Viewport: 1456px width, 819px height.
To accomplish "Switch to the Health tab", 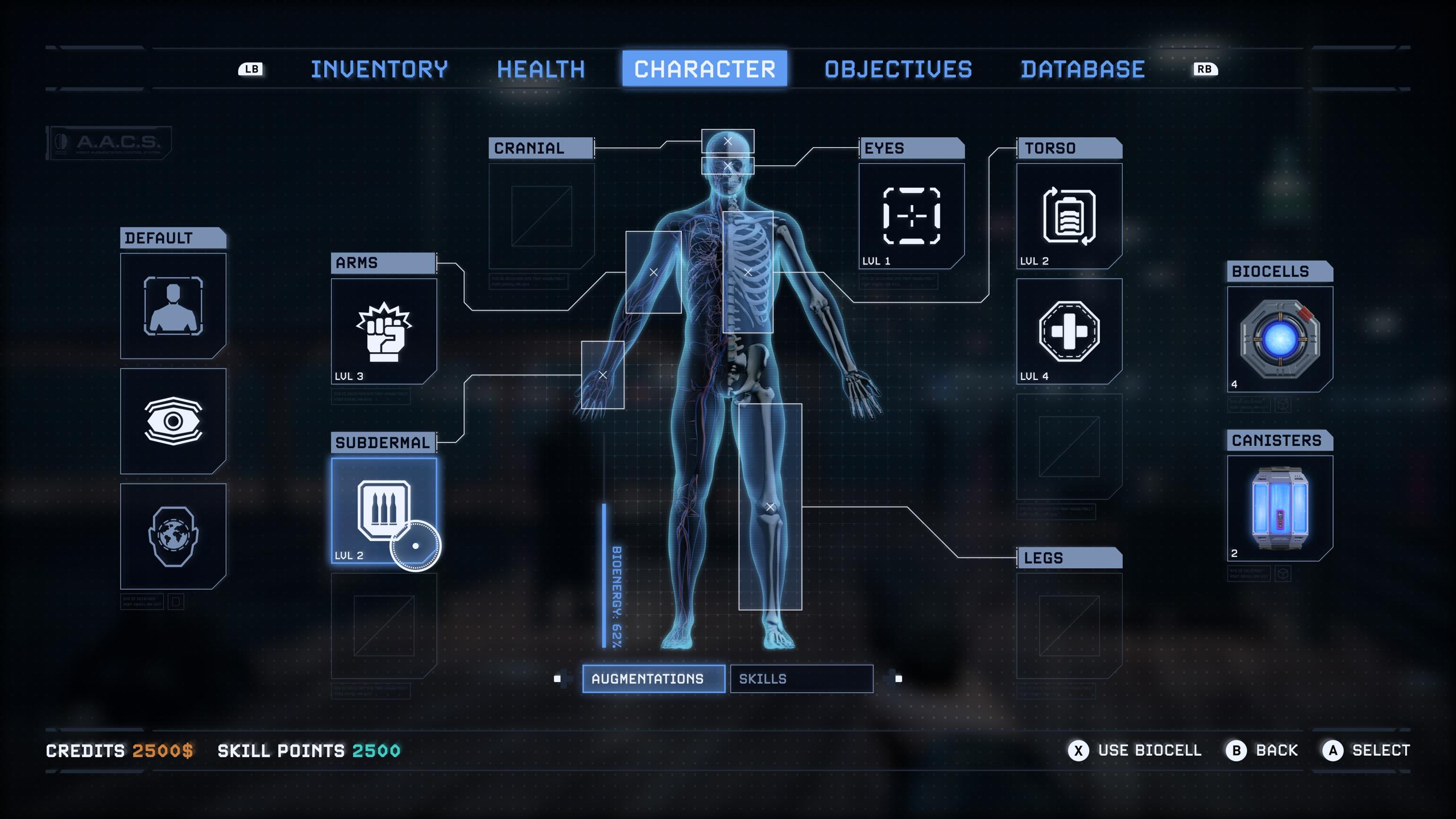I will pyautogui.click(x=540, y=69).
